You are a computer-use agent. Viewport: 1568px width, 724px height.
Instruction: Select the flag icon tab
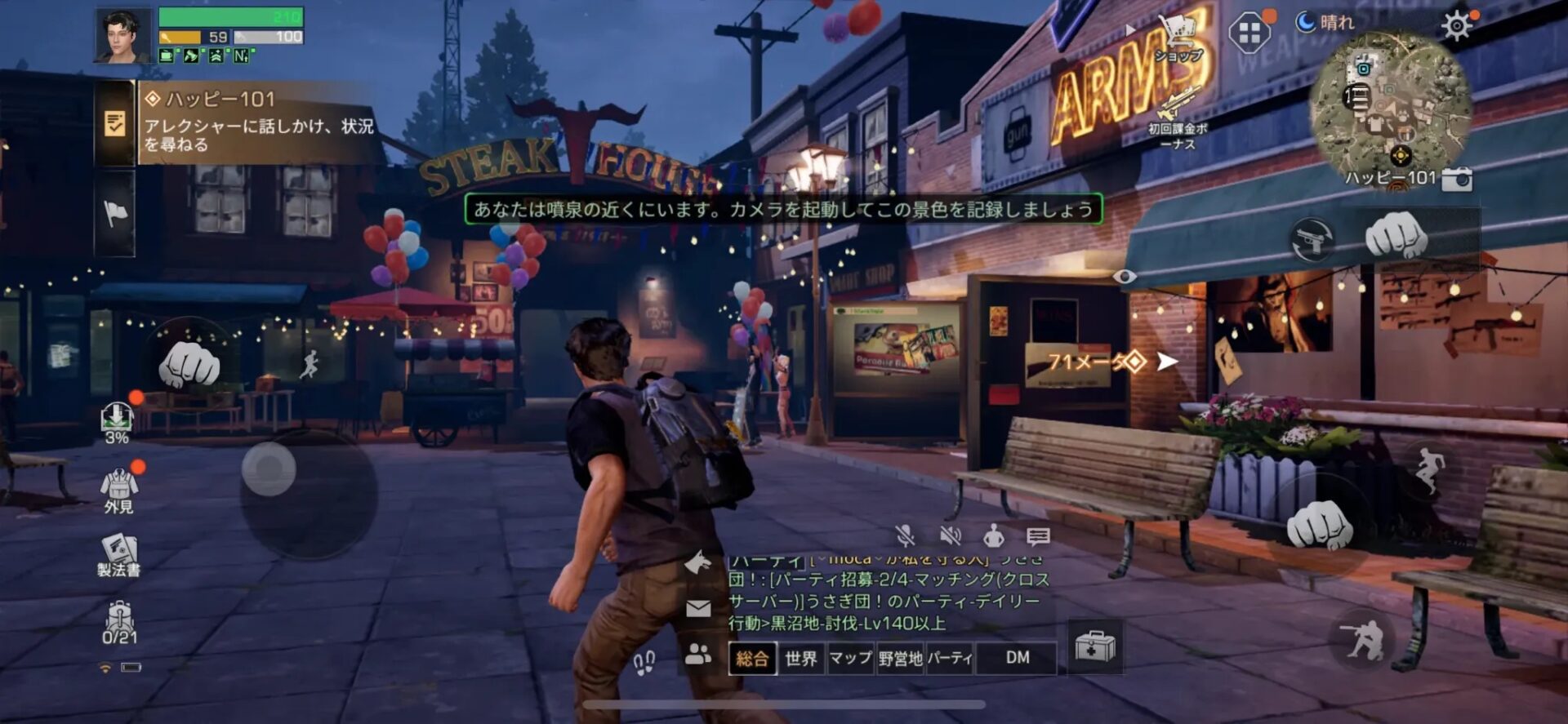[x=115, y=214]
